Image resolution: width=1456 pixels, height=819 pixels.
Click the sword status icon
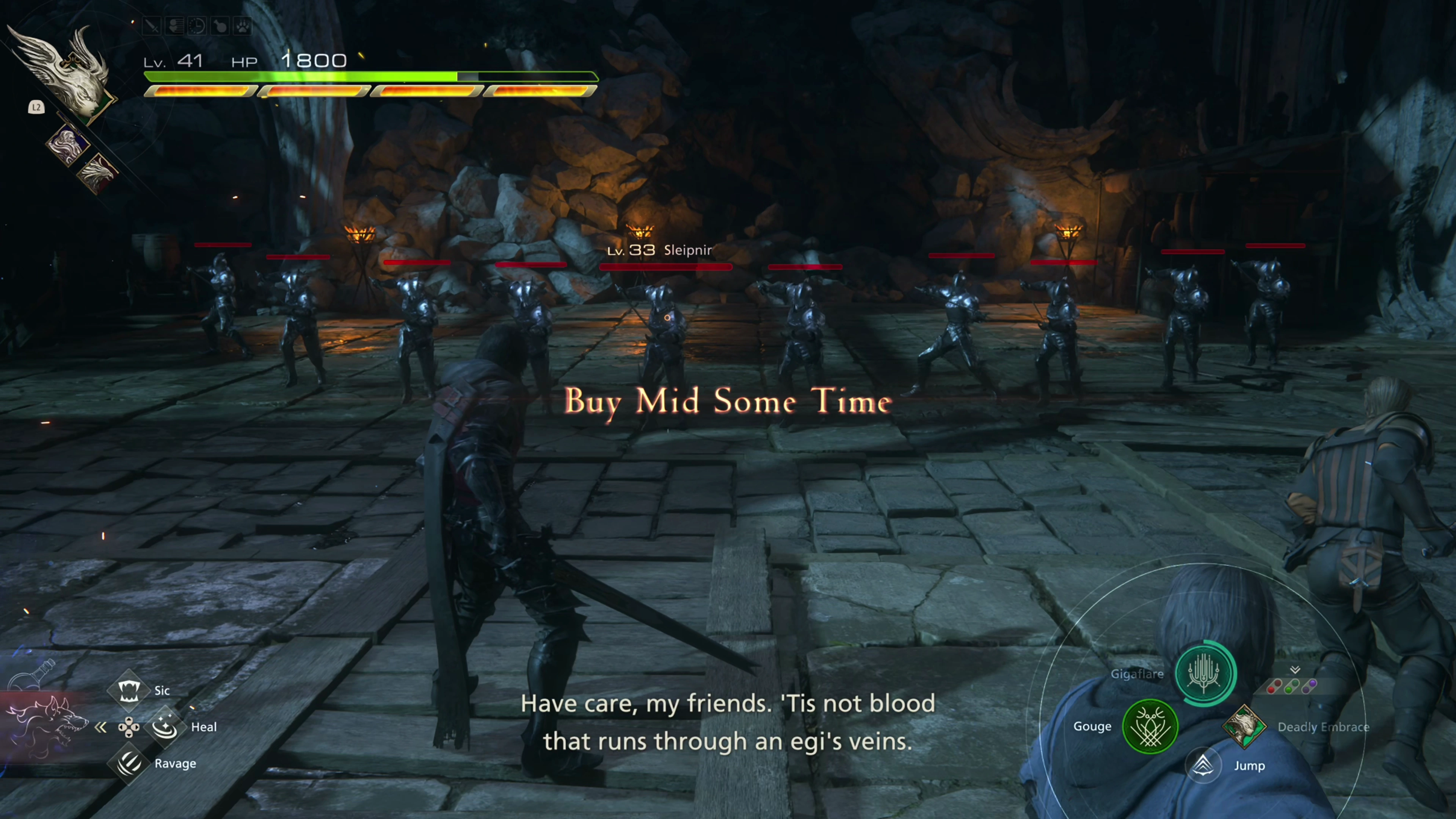152,26
